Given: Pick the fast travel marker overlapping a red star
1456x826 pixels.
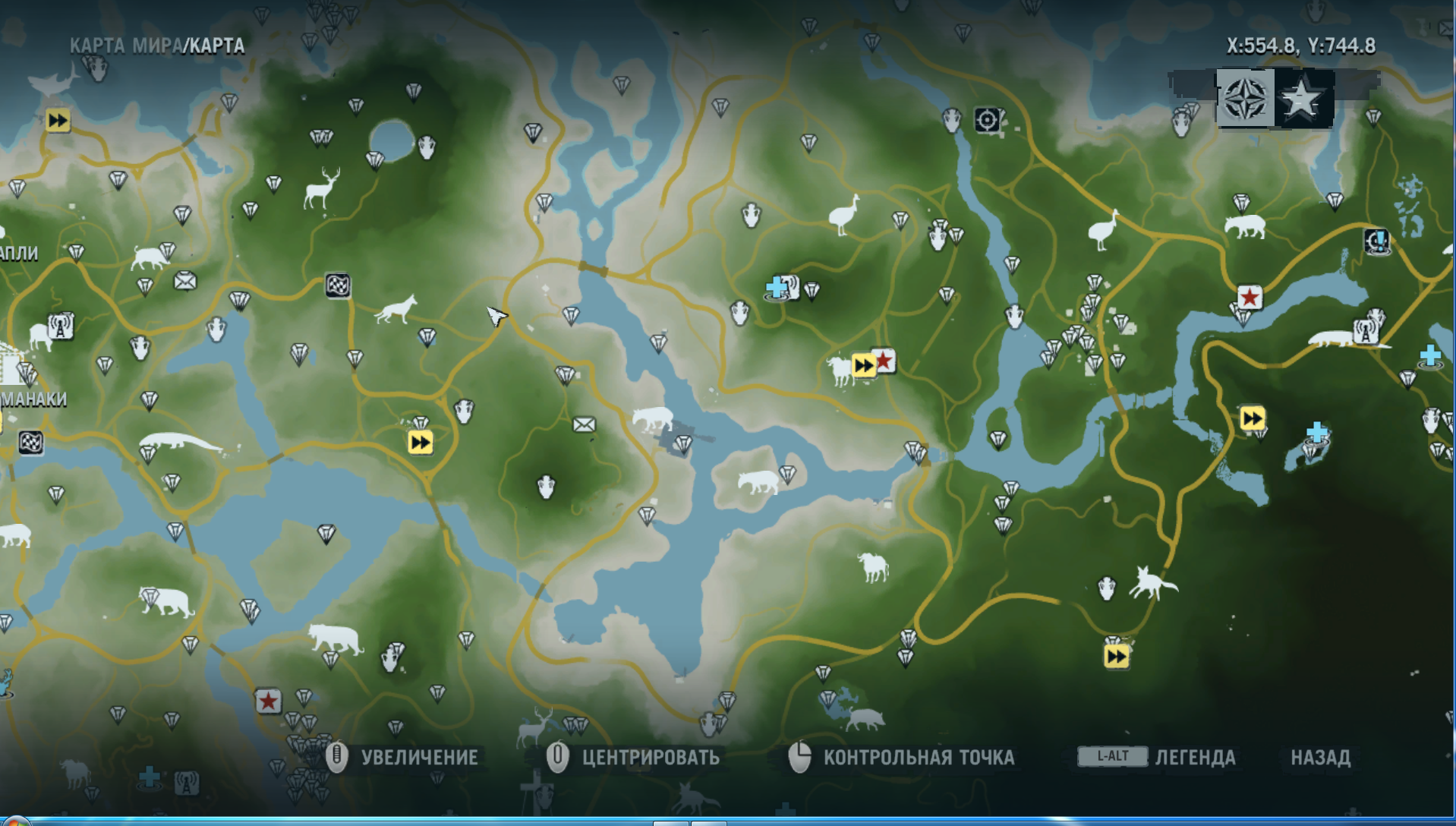Looking at the screenshot, I should click(864, 366).
